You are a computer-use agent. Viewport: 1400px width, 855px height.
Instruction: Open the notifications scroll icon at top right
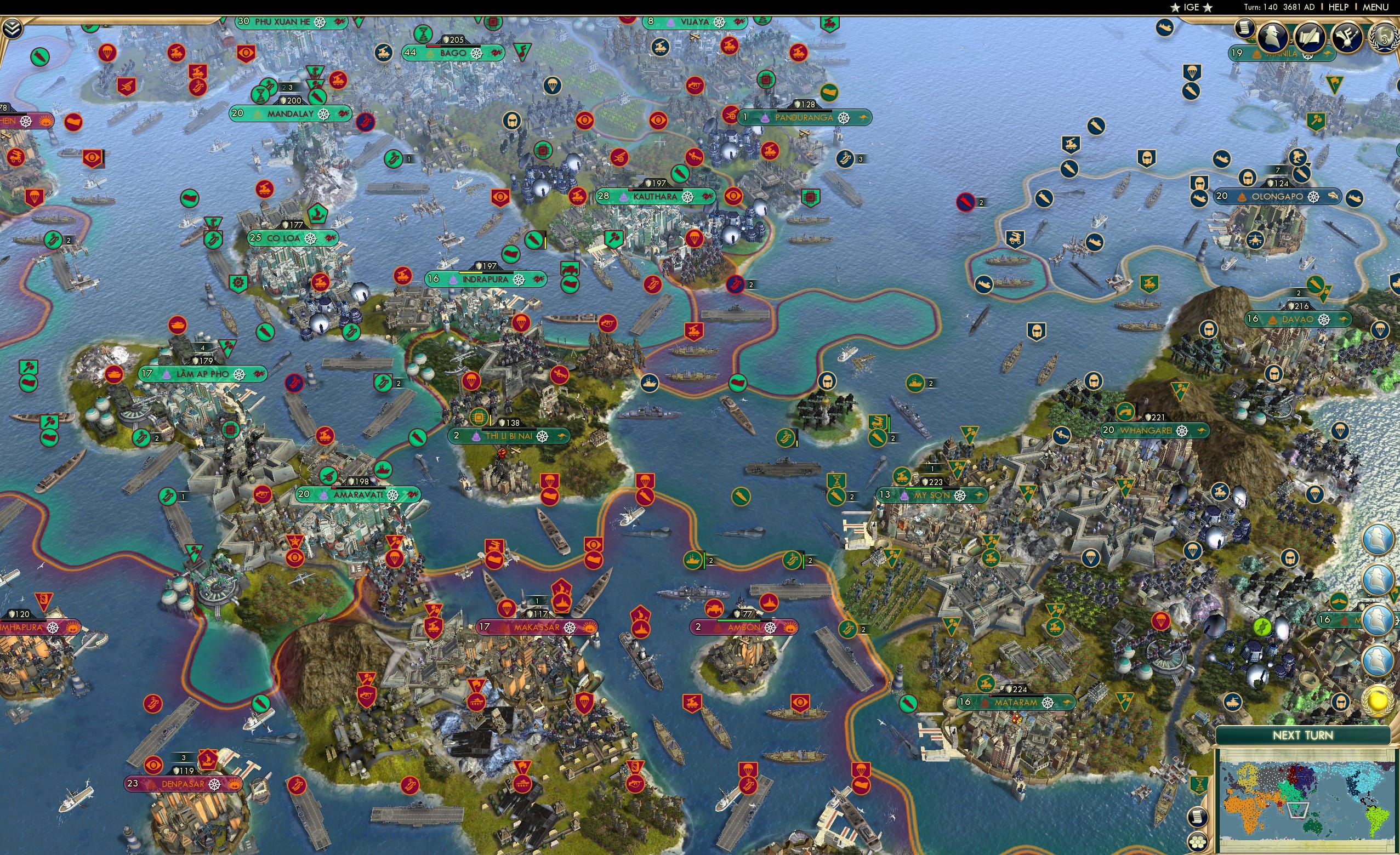(x=1245, y=30)
